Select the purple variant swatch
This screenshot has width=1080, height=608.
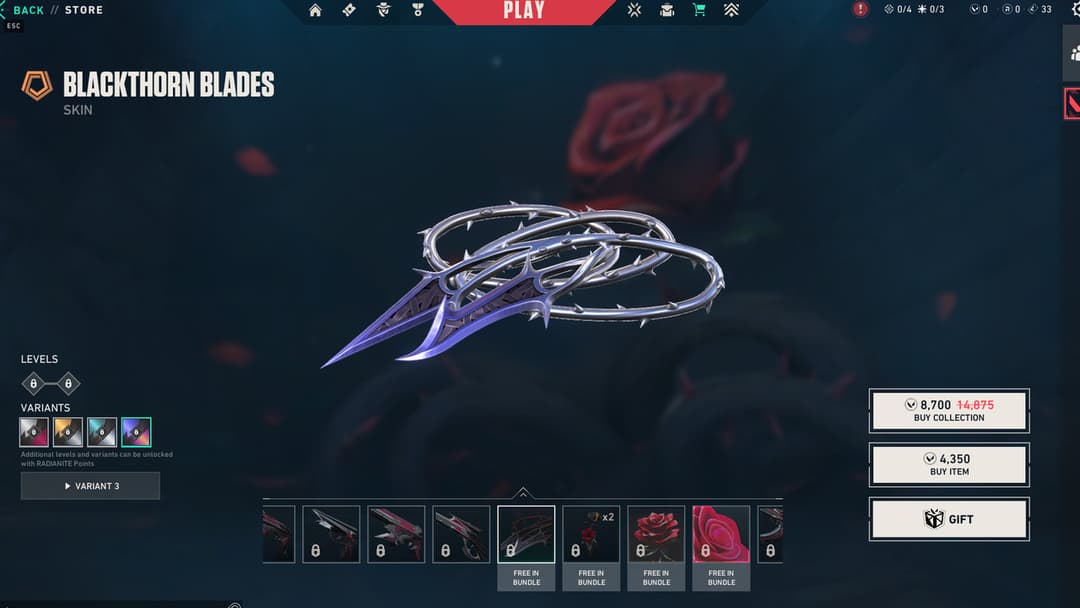tap(136, 432)
